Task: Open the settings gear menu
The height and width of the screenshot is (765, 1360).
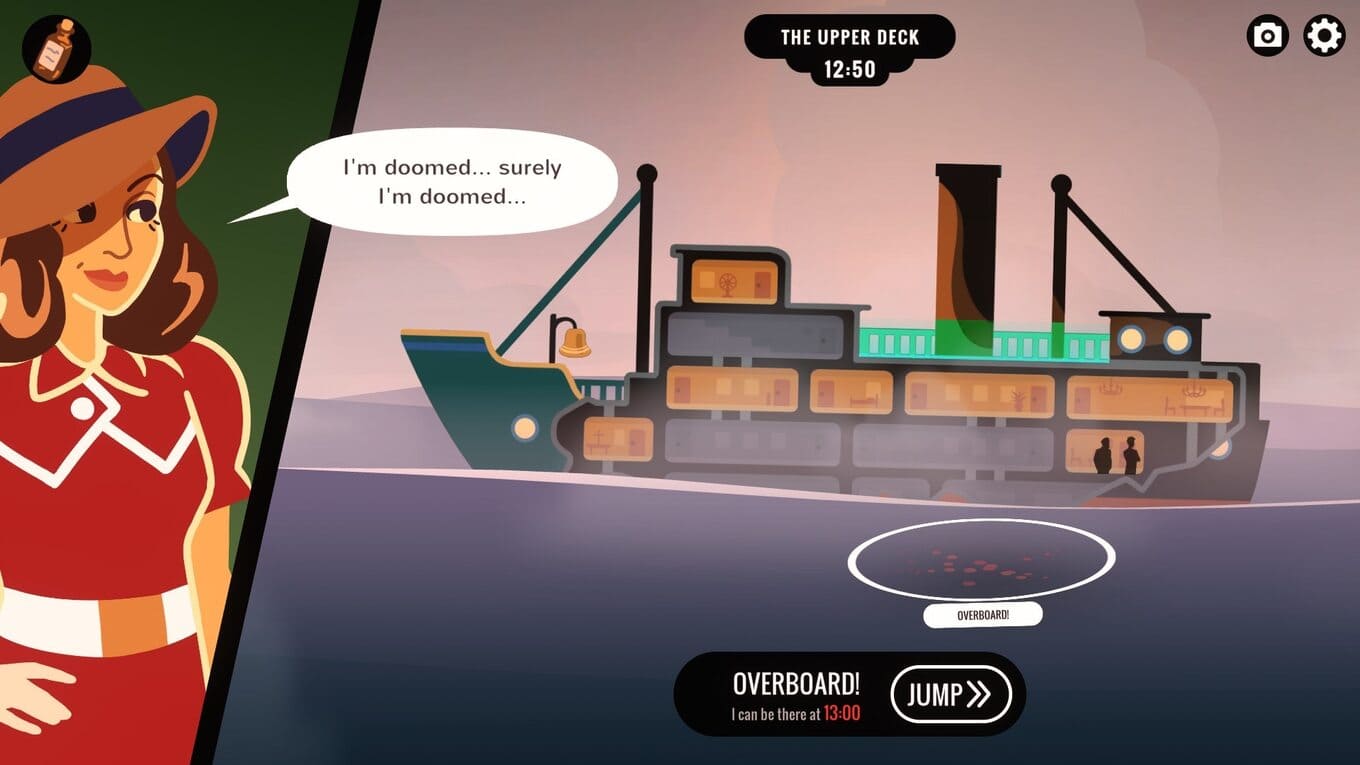Action: click(1324, 37)
